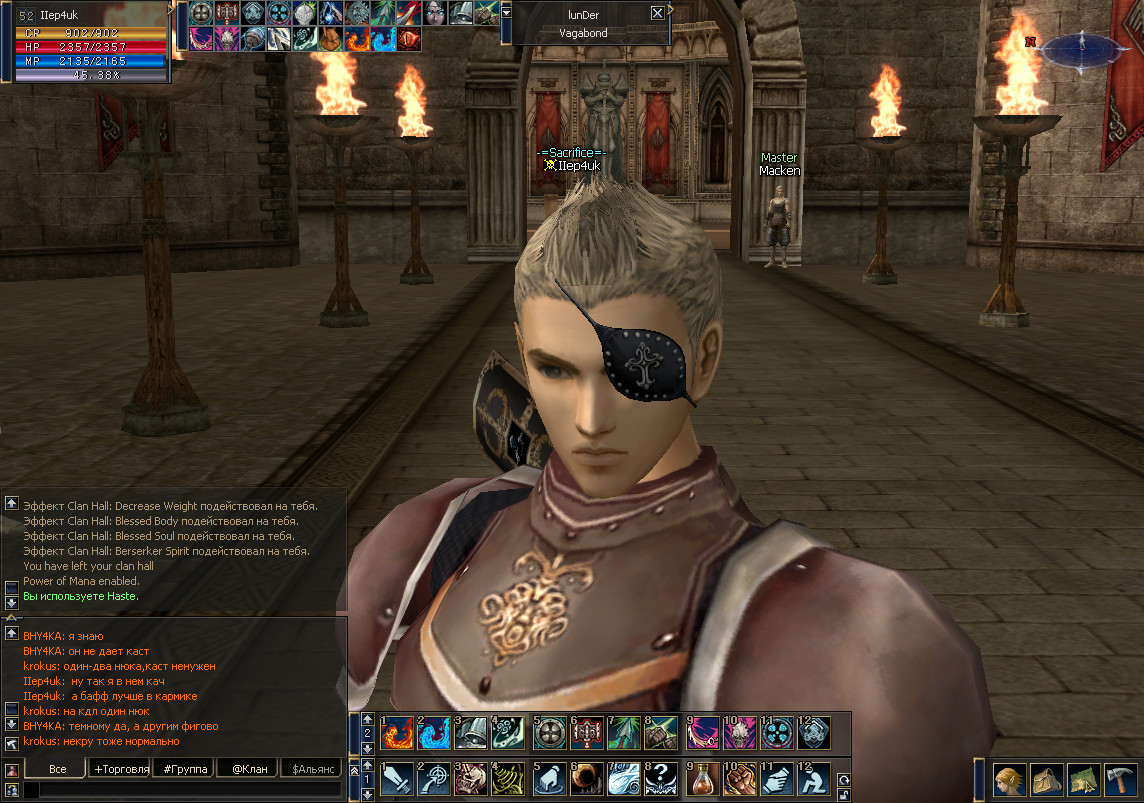Switch to the Все chat tab
Screen dimensions: 1144x803
coord(58,768)
